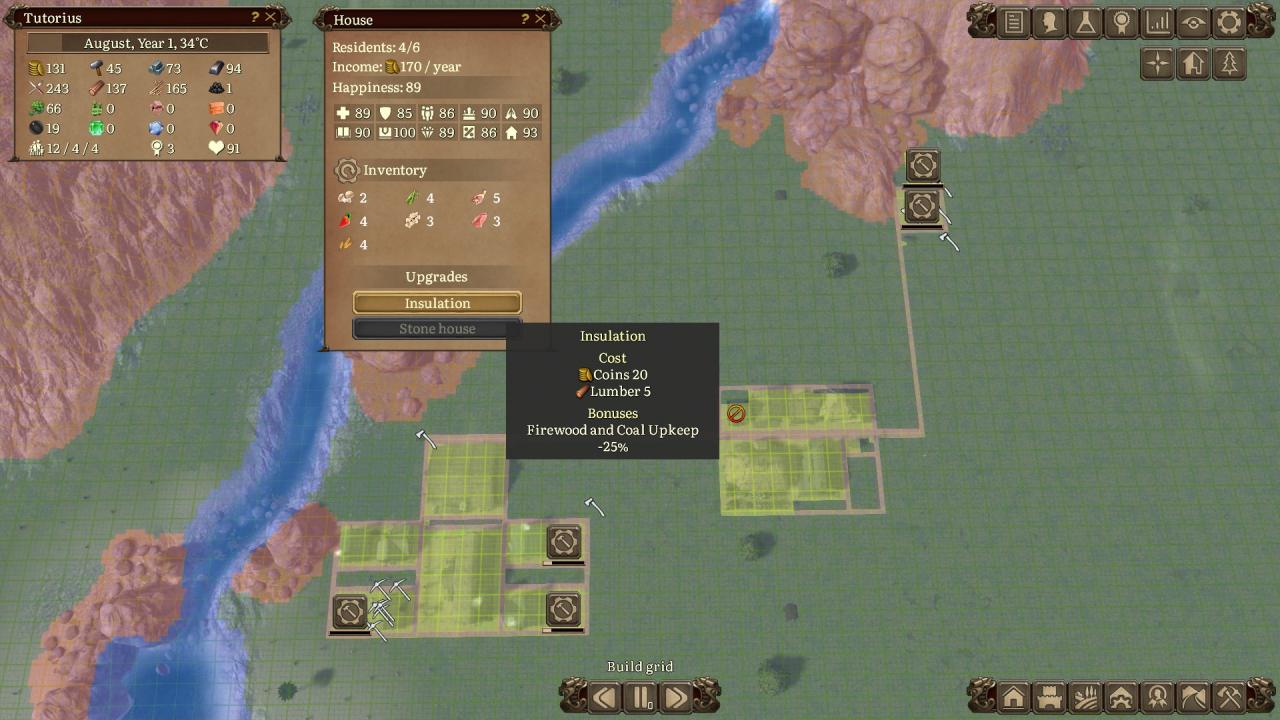This screenshot has height=720, width=1280.
Task: Open the gear settings menu
Action: coord(1229,22)
